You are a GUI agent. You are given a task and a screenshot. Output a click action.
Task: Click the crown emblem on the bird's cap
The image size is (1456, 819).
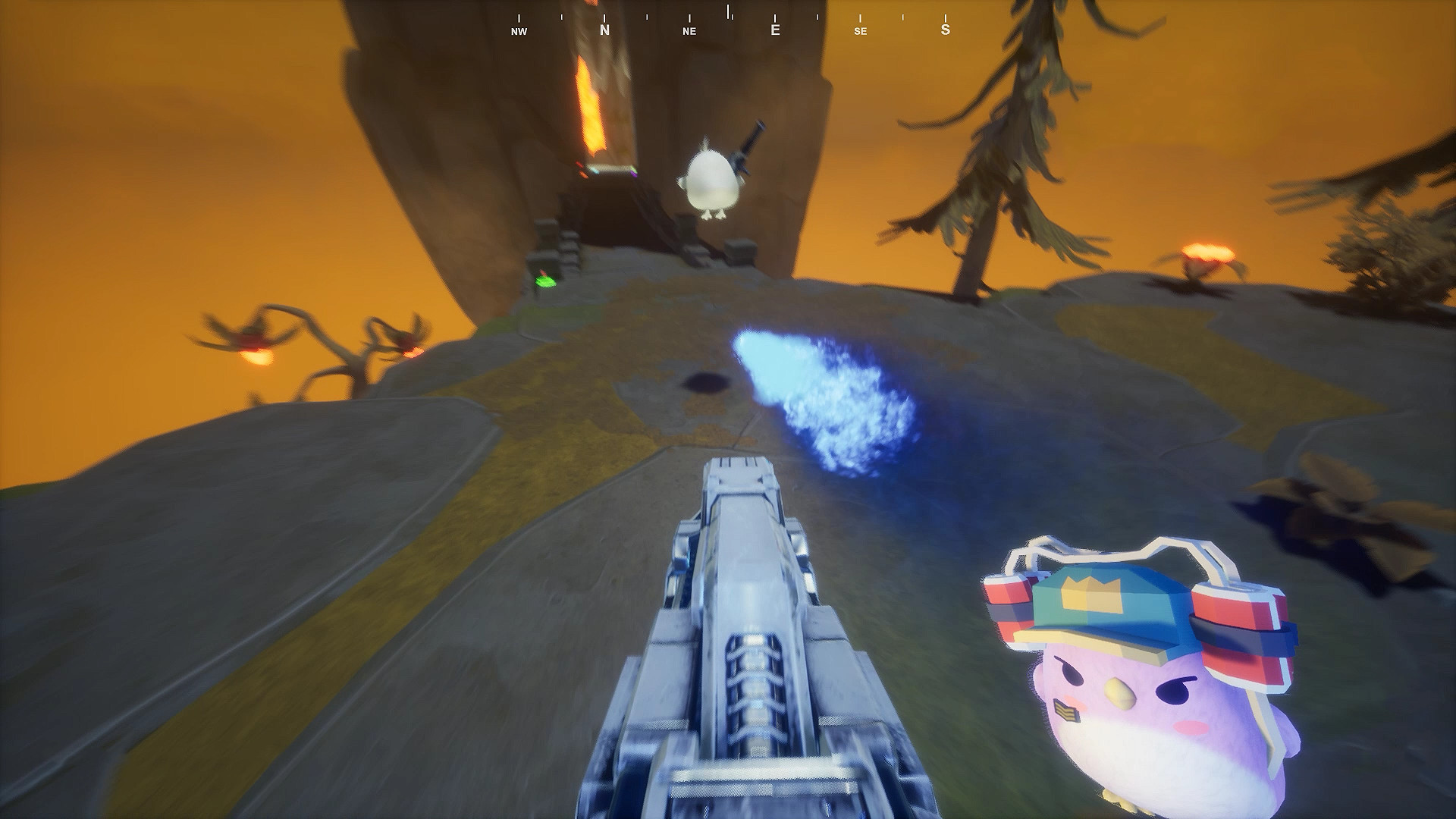(x=1092, y=595)
